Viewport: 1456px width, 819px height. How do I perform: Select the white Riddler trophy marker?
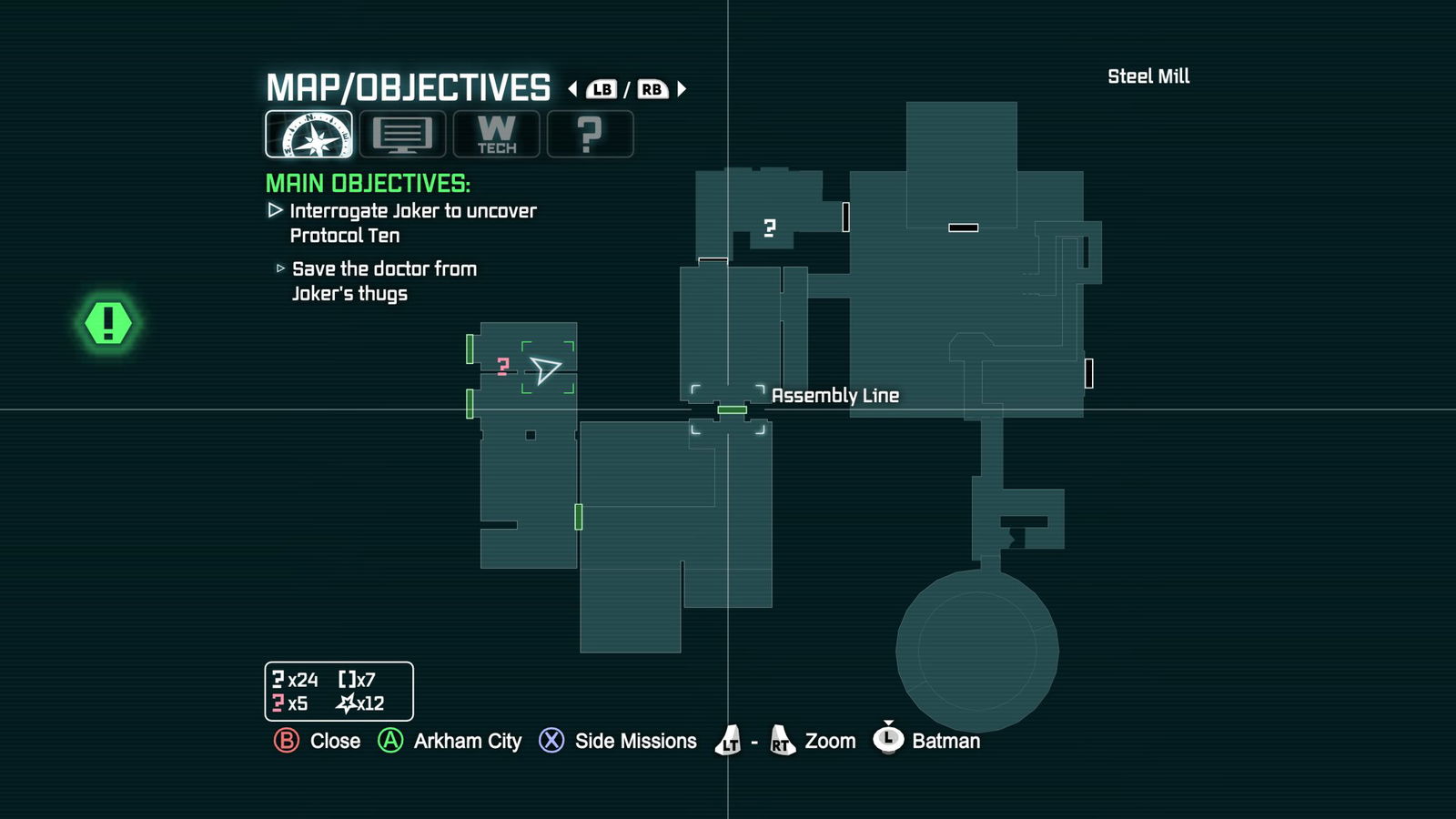(x=770, y=227)
